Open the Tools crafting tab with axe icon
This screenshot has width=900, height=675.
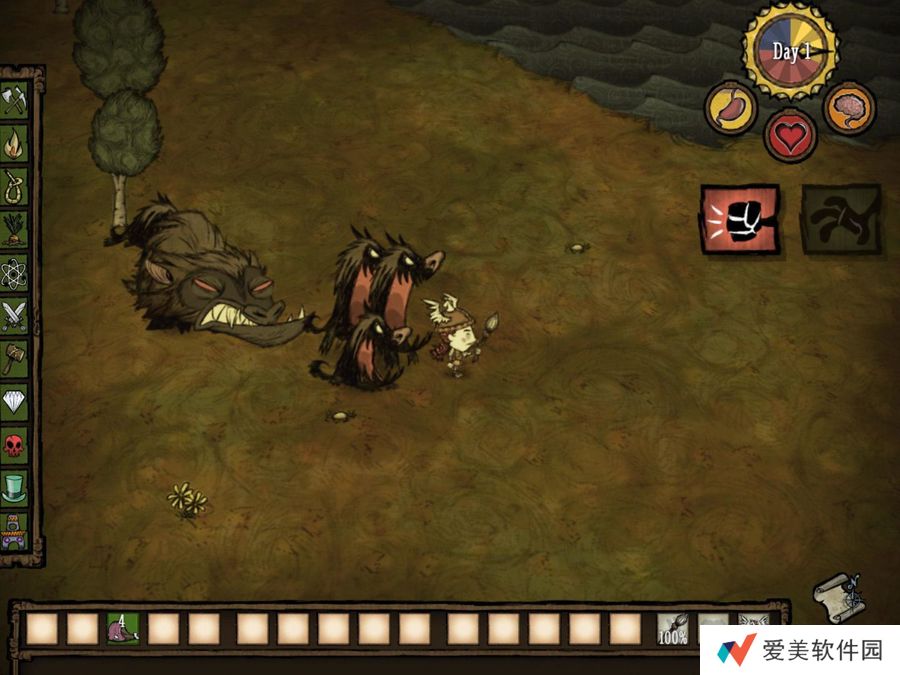pyautogui.click(x=15, y=101)
